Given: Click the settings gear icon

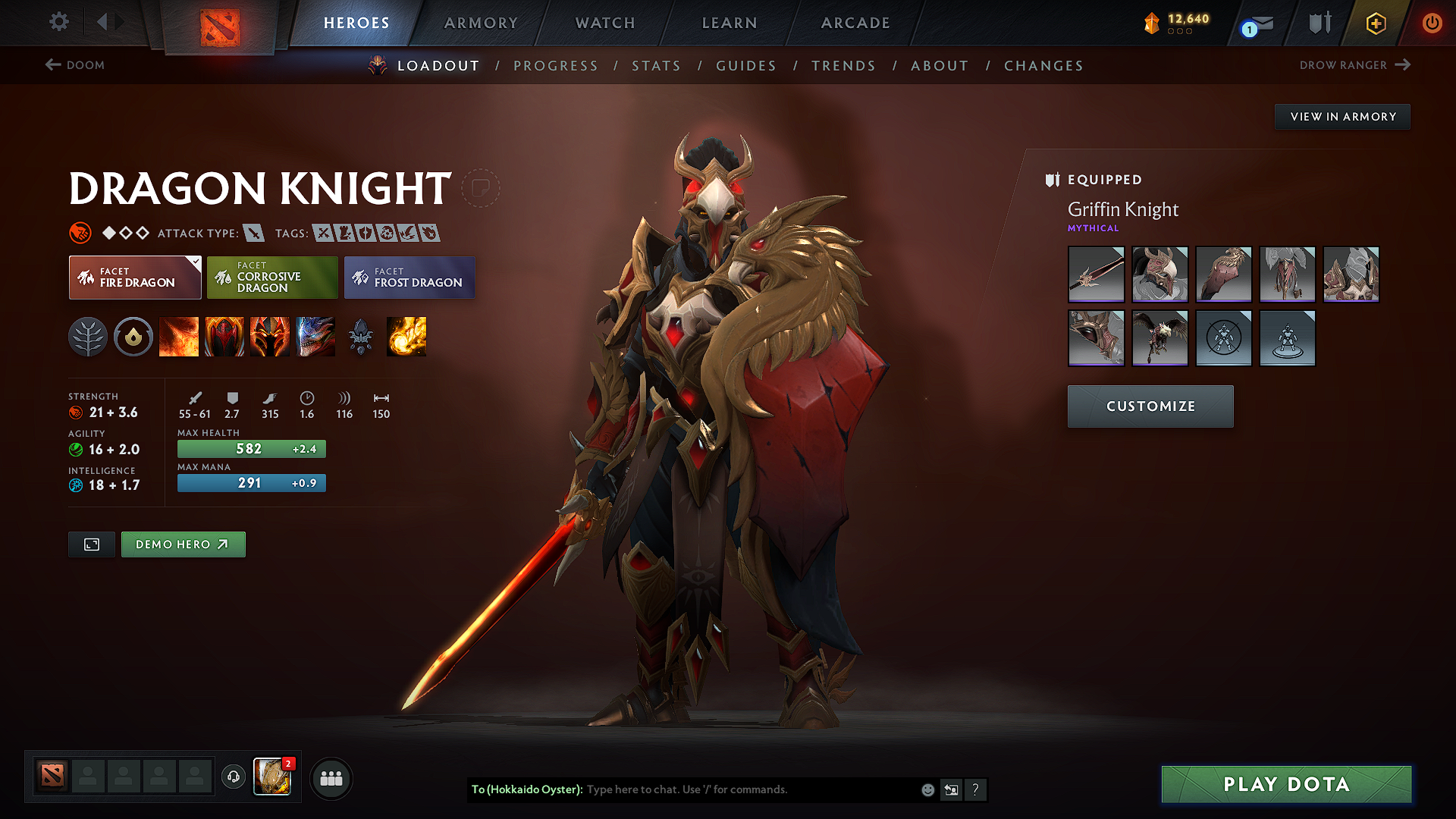Looking at the screenshot, I should pos(58,23).
